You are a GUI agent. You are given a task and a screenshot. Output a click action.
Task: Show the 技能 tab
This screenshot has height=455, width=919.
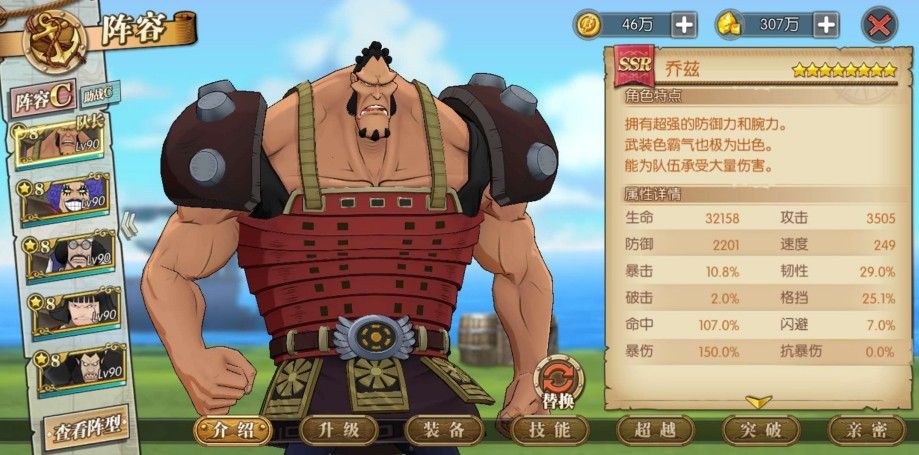point(549,430)
